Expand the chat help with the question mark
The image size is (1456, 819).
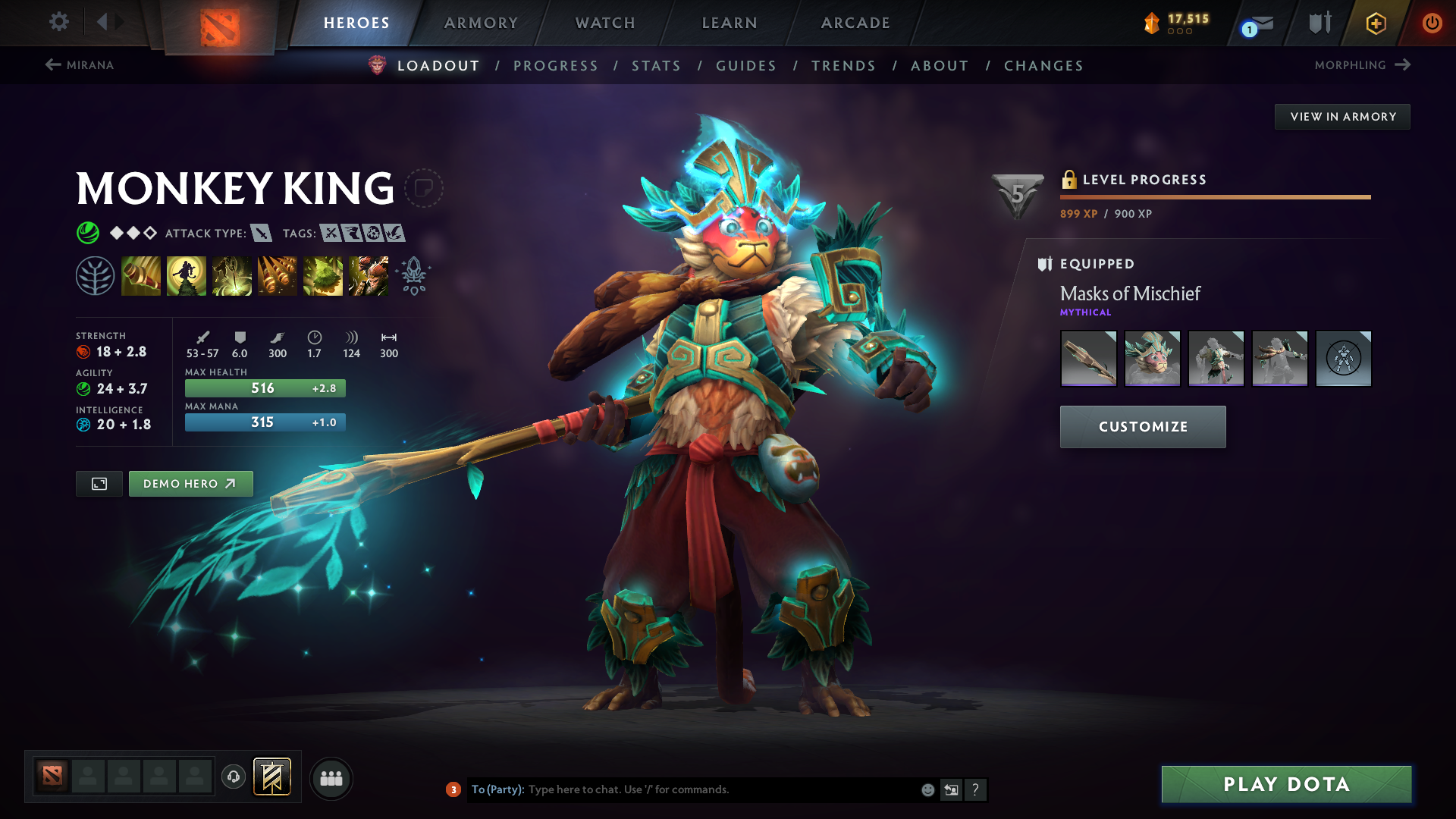[x=976, y=789]
